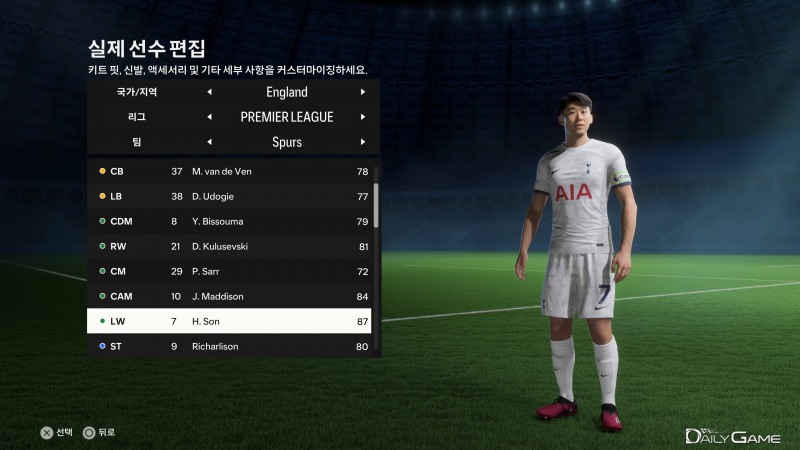This screenshot has height=450, width=800.
Task: Choose D. Udogie from the squad list
Action: click(x=230, y=196)
